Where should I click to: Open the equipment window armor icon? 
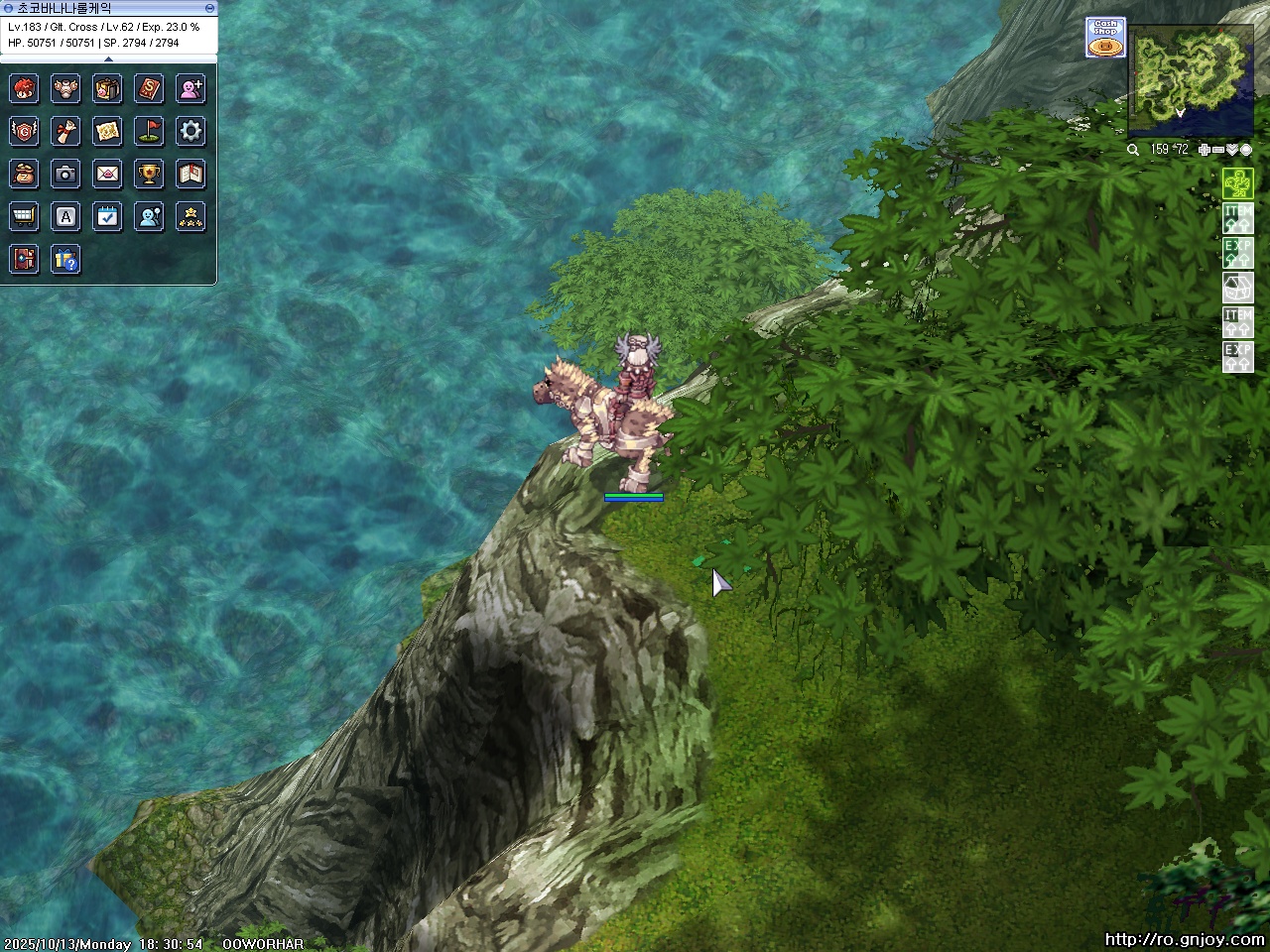(x=65, y=89)
